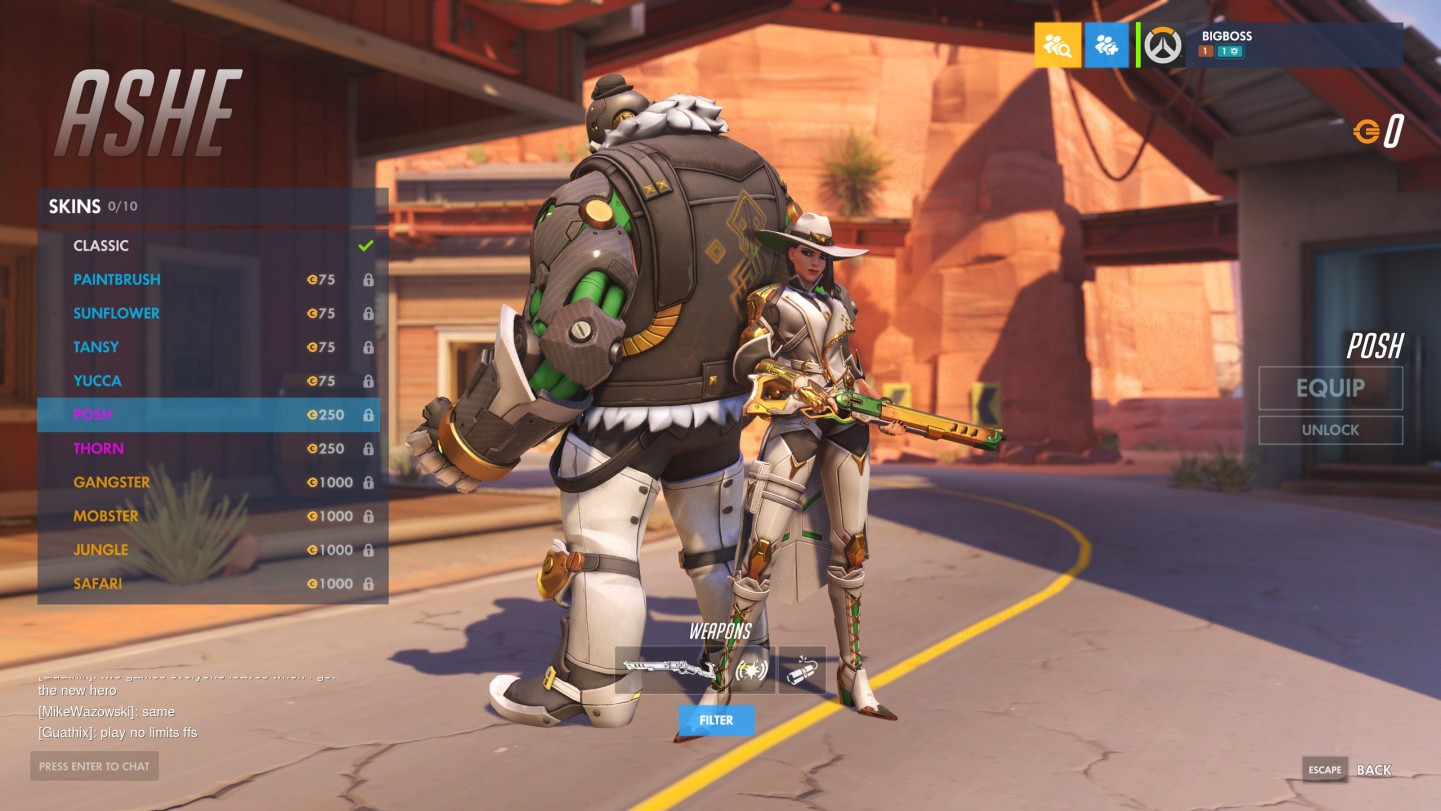The height and width of the screenshot is (811, 1441).
Task: Open the Filter options
Action: (x=716, y=720)
